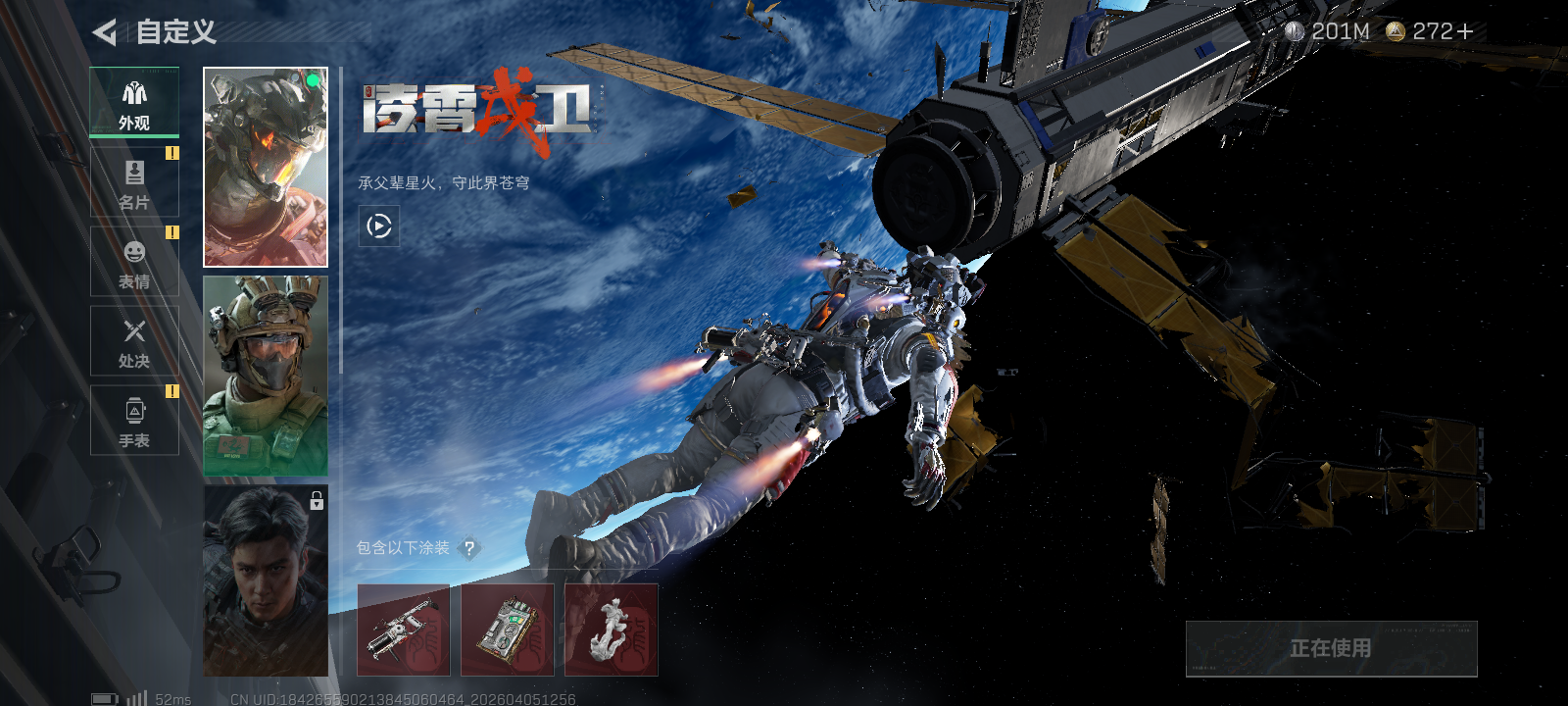The width and height of the screenshot is (1568, 706).
Task: View the weapon skin item
Action: [404, 630]
